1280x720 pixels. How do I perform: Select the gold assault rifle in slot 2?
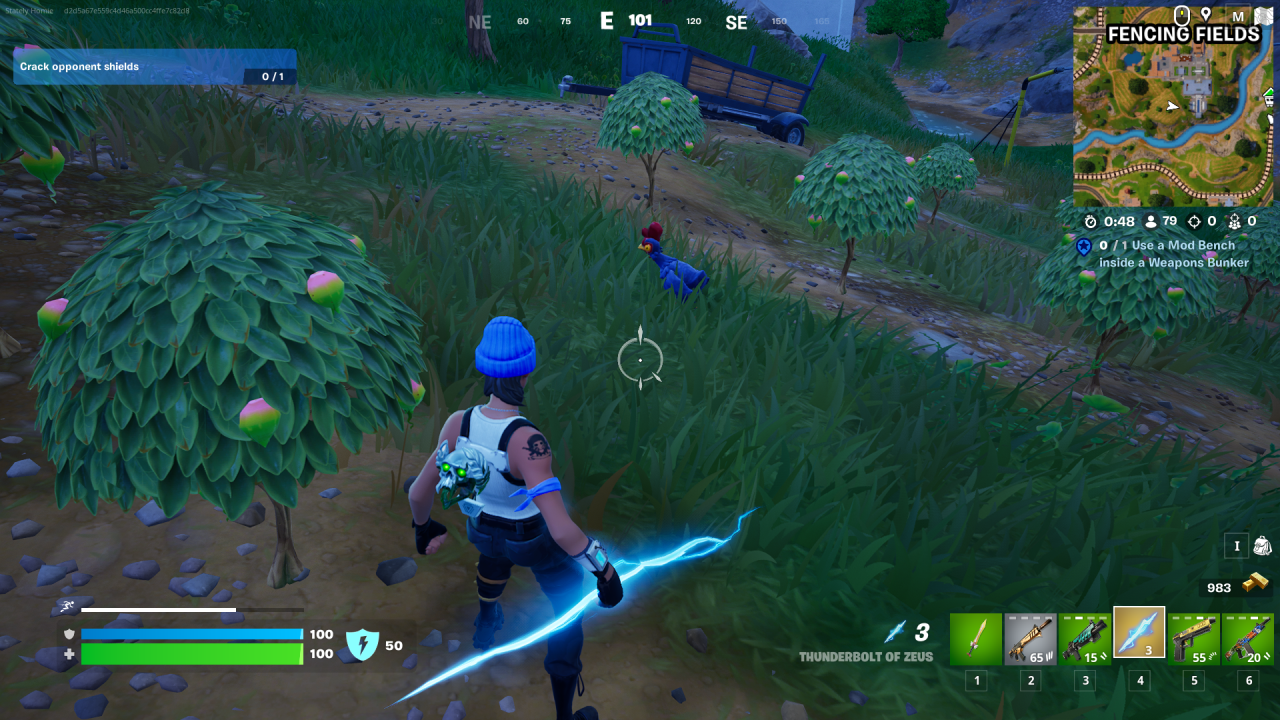point(1030,638)
